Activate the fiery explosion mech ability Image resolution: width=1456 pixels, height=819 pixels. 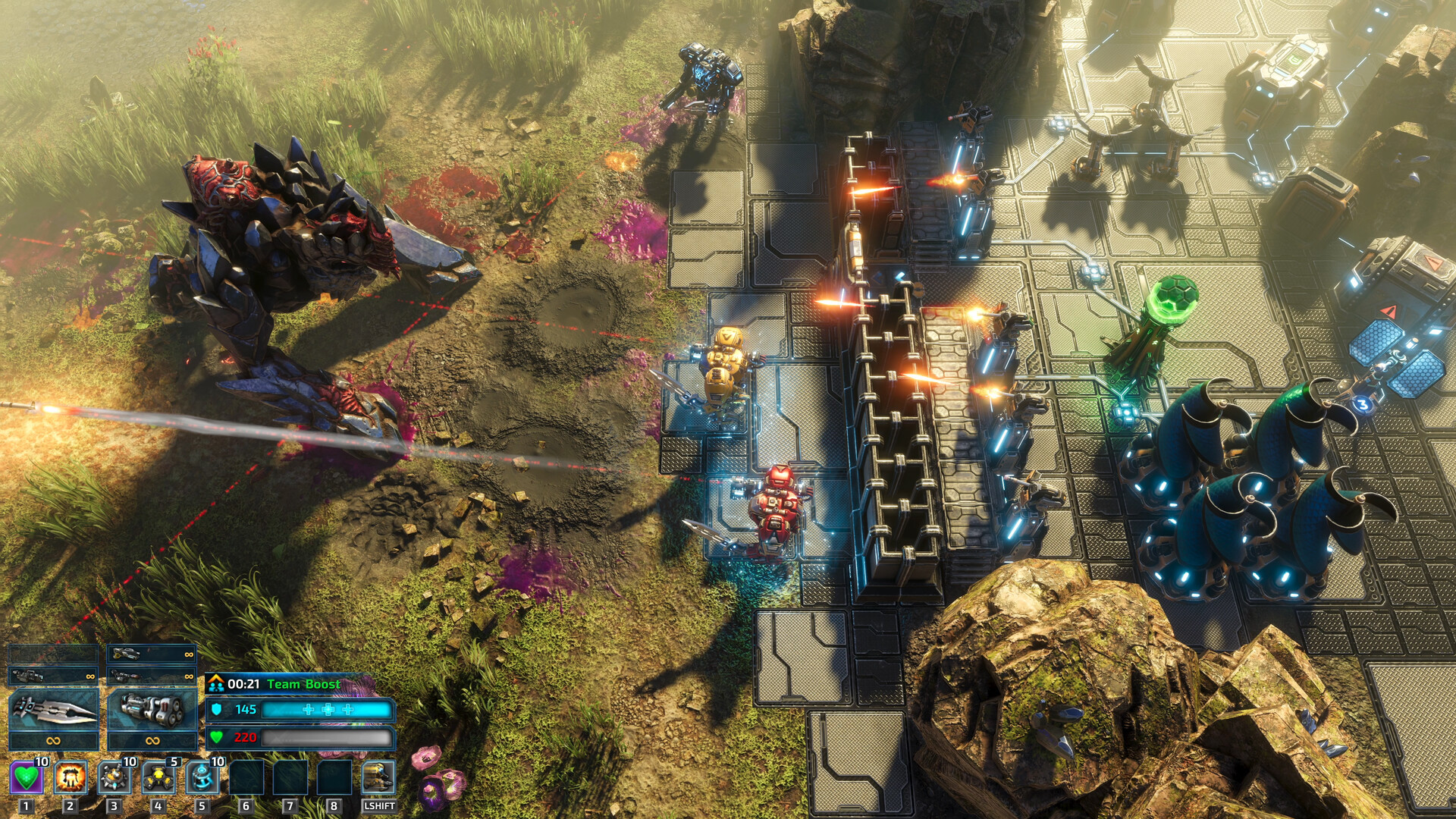tap(71, 777)
